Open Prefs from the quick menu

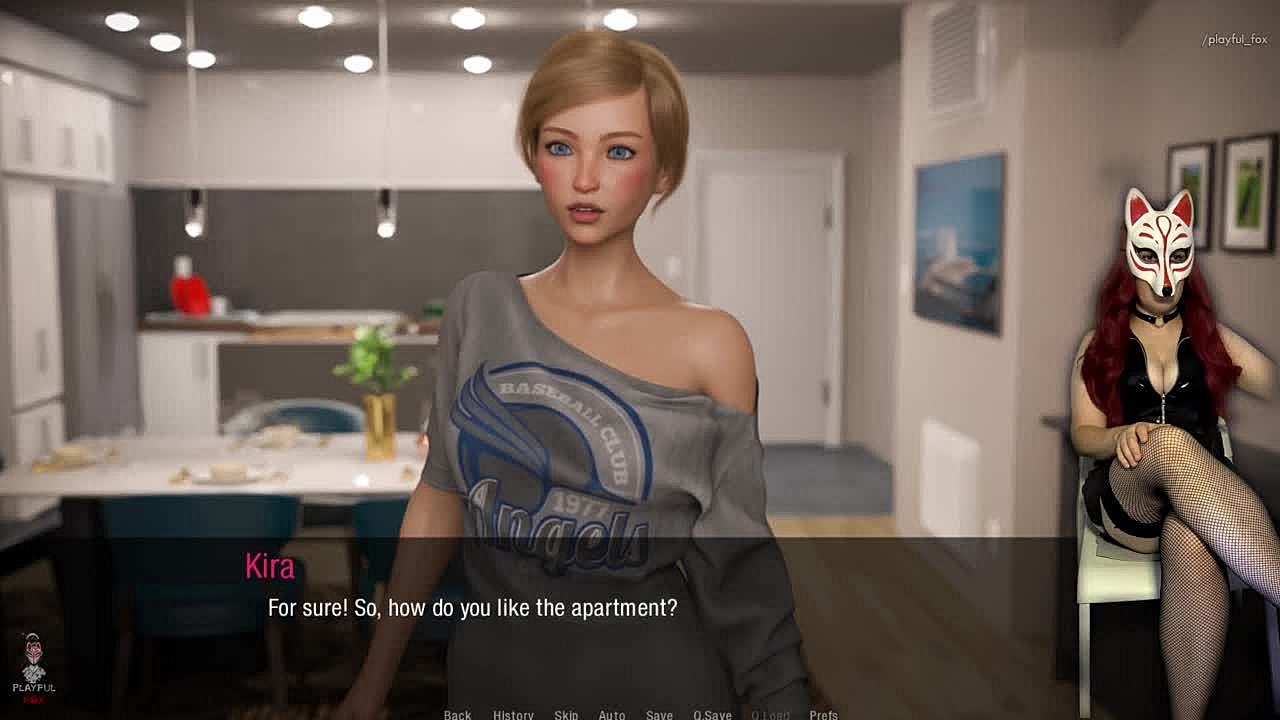[x=823, y=714]
